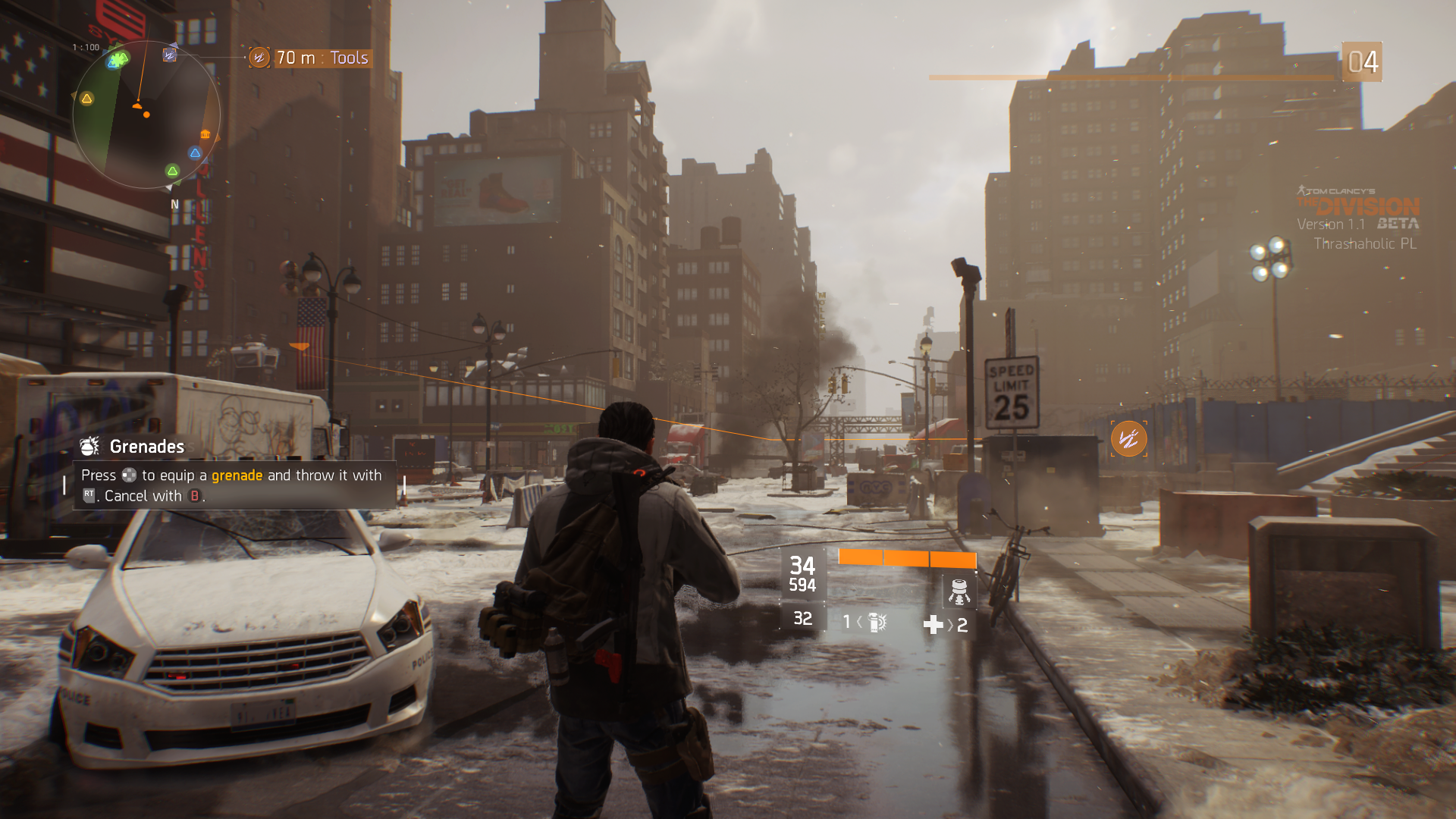Activate the turret skill icon

pos(959,591)
